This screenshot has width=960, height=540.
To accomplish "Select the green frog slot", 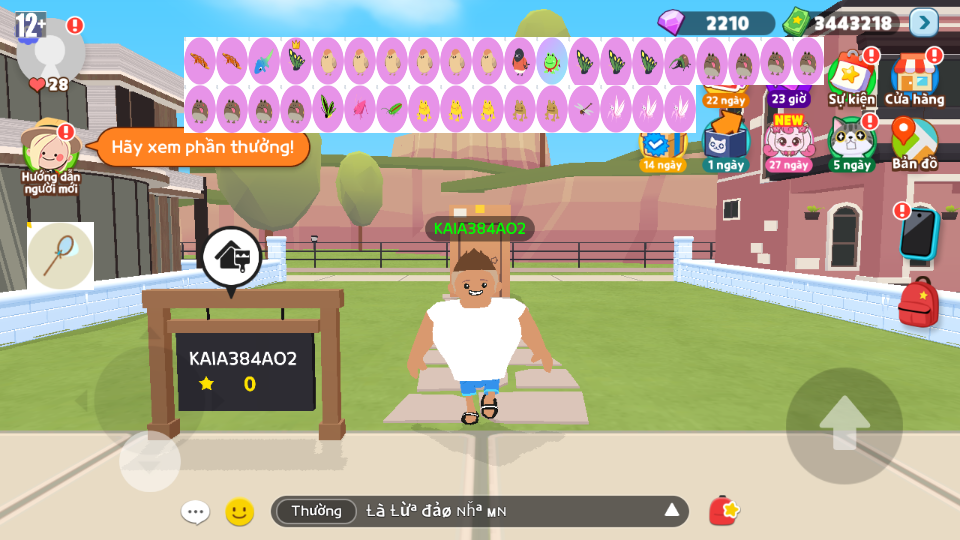I will click(552, 61).
